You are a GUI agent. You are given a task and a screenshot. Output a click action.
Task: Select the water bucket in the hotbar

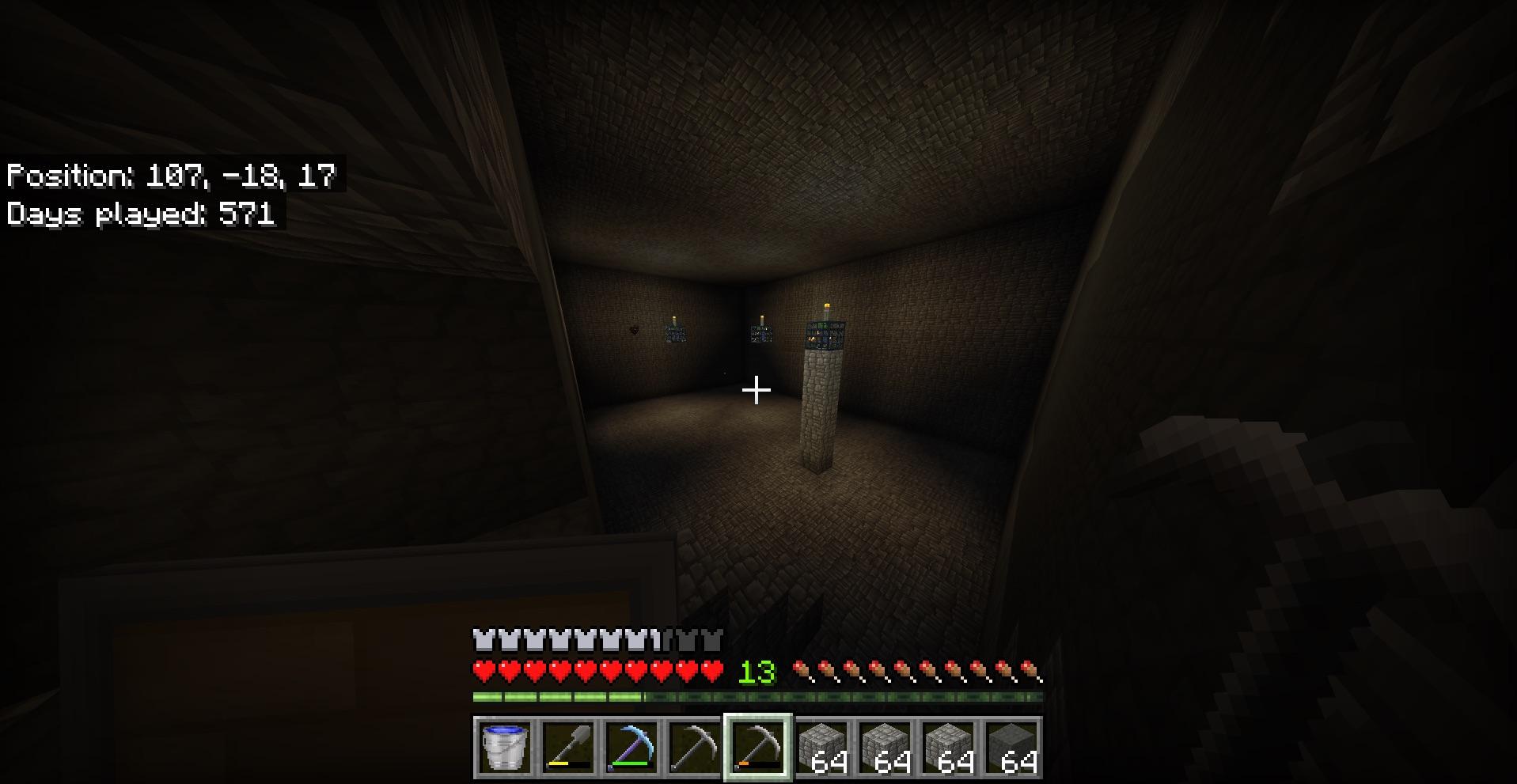click(505, 747)
